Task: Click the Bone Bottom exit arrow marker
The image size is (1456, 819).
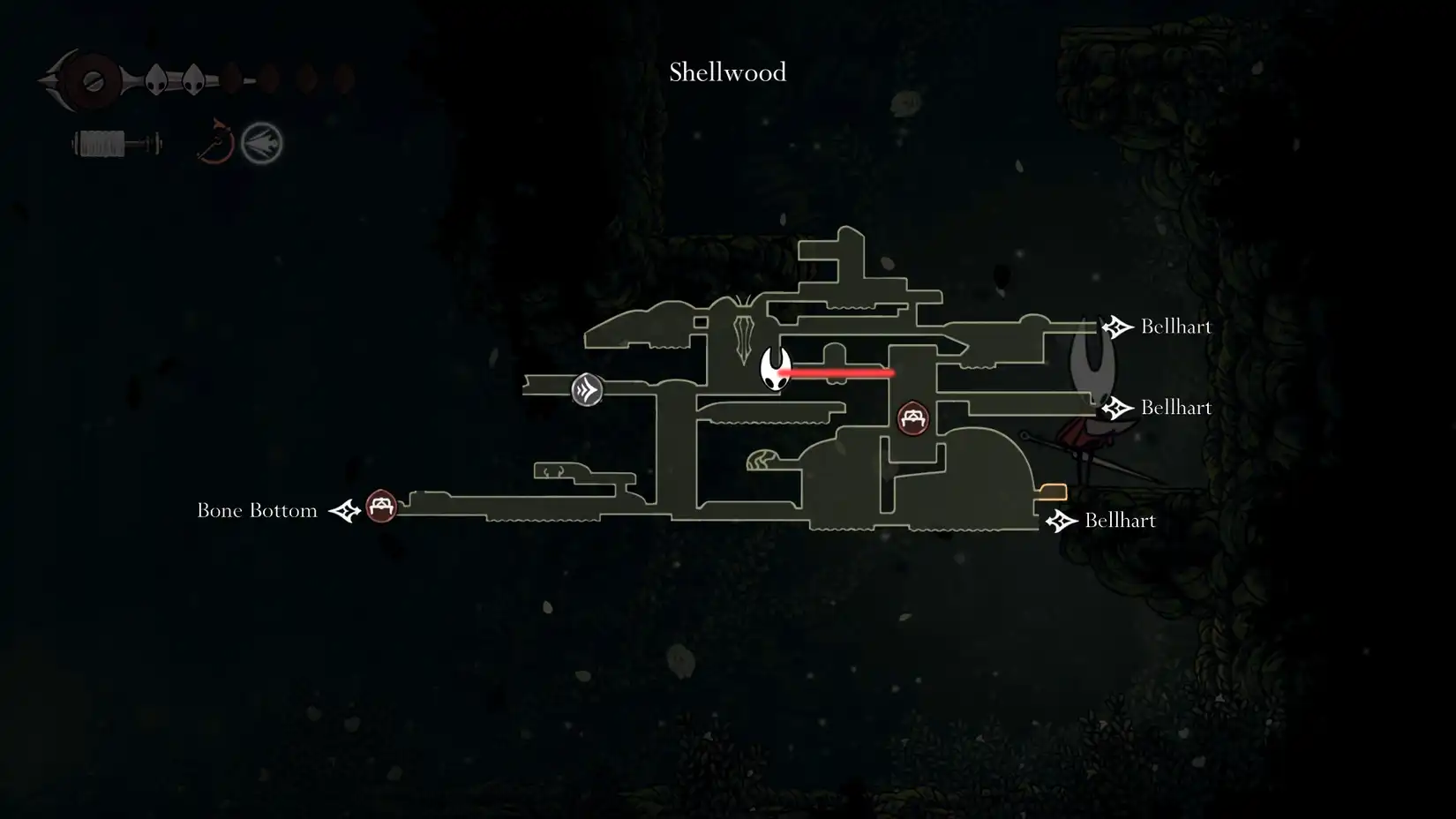Action: point(343,509)
